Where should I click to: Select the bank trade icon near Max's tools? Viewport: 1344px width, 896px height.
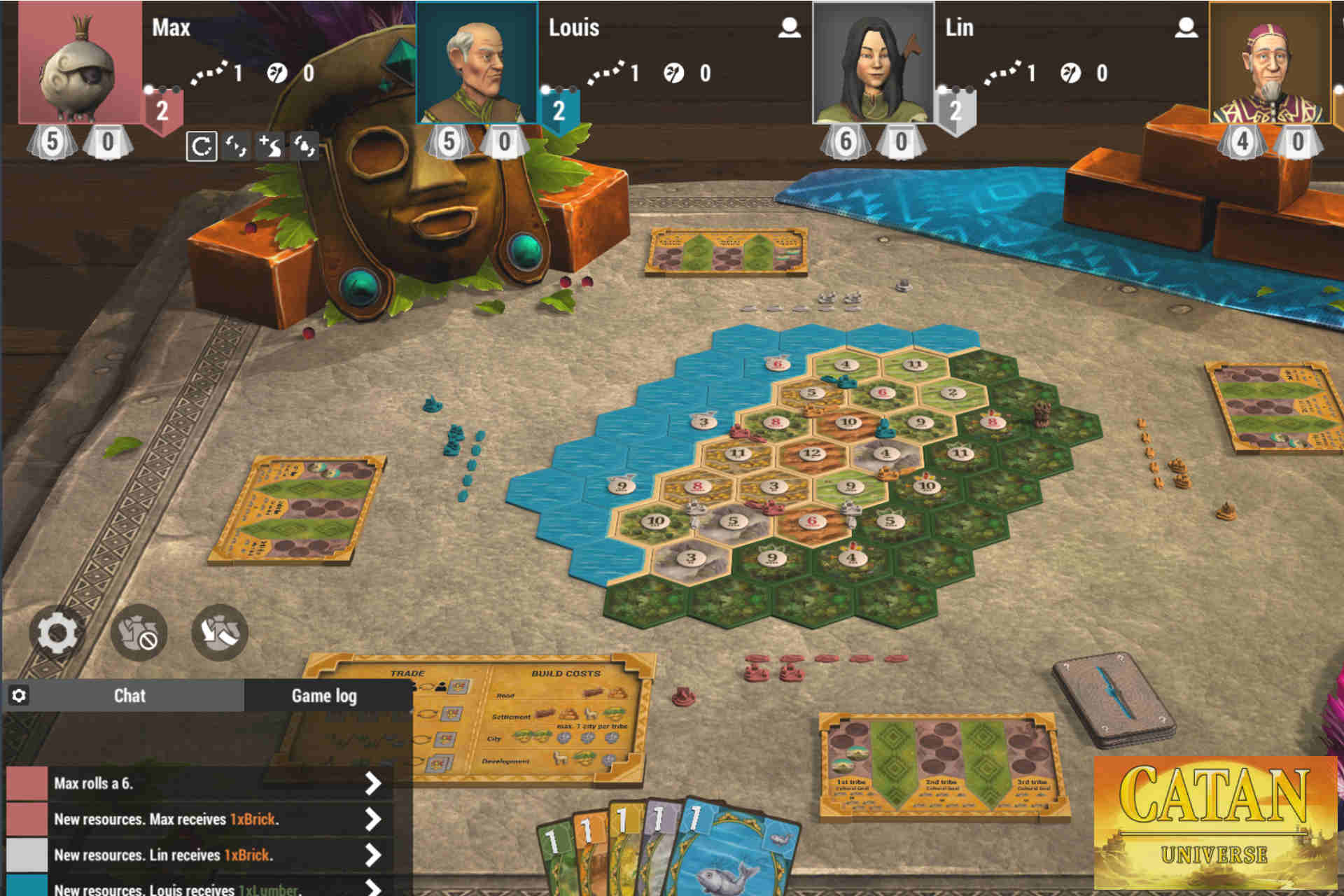pyautogui.click(x=302, y=146)
